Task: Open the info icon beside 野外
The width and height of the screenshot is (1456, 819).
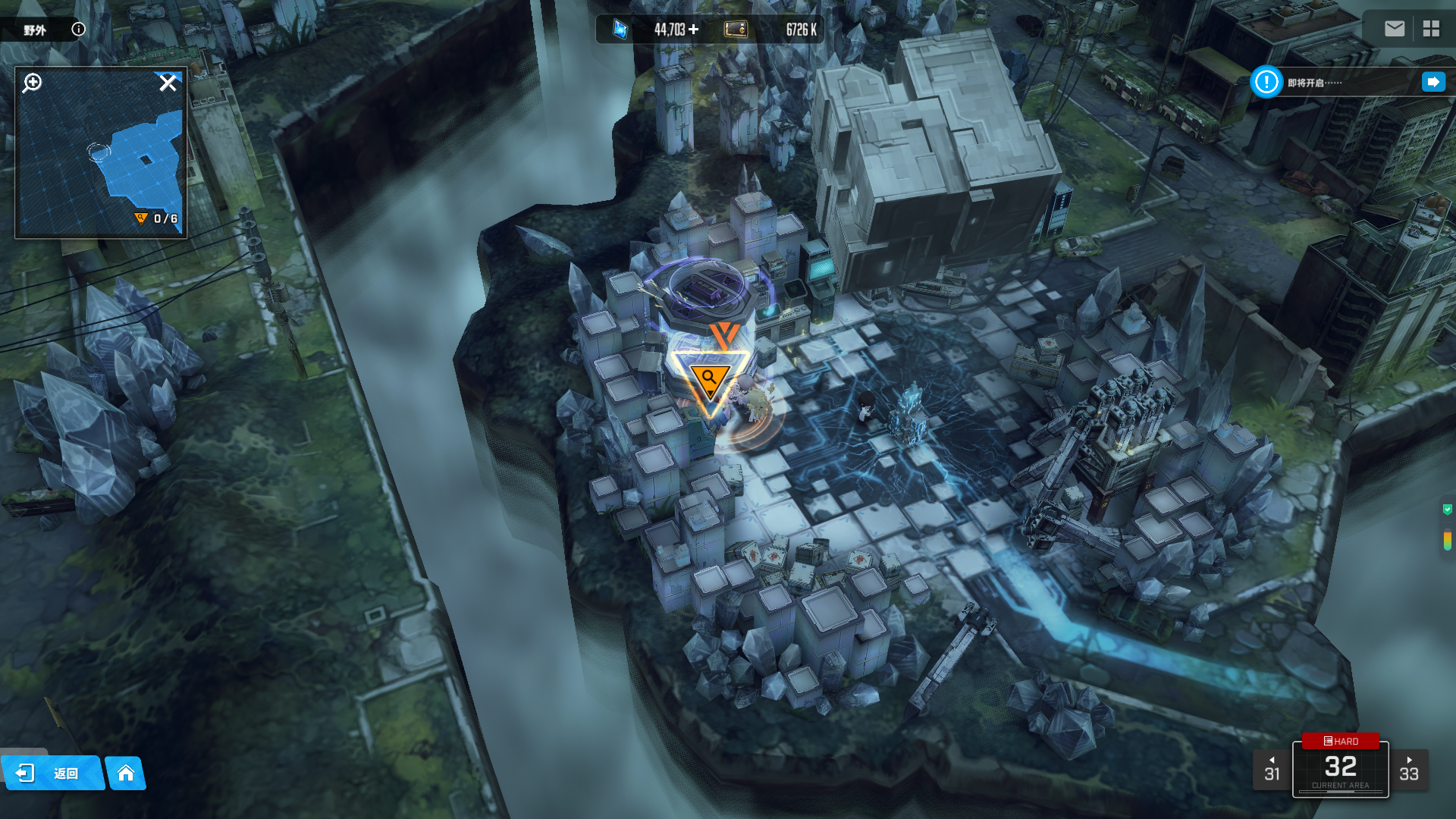Action: pyautogui.click(x=78, y=30)
